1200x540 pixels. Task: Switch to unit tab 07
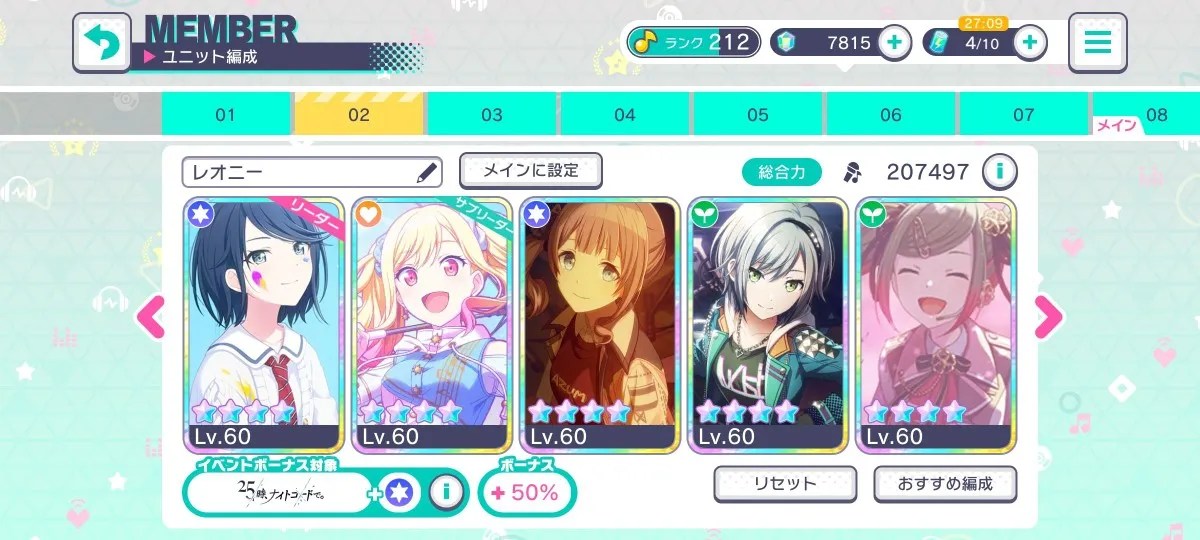(x=1024, y=115)
